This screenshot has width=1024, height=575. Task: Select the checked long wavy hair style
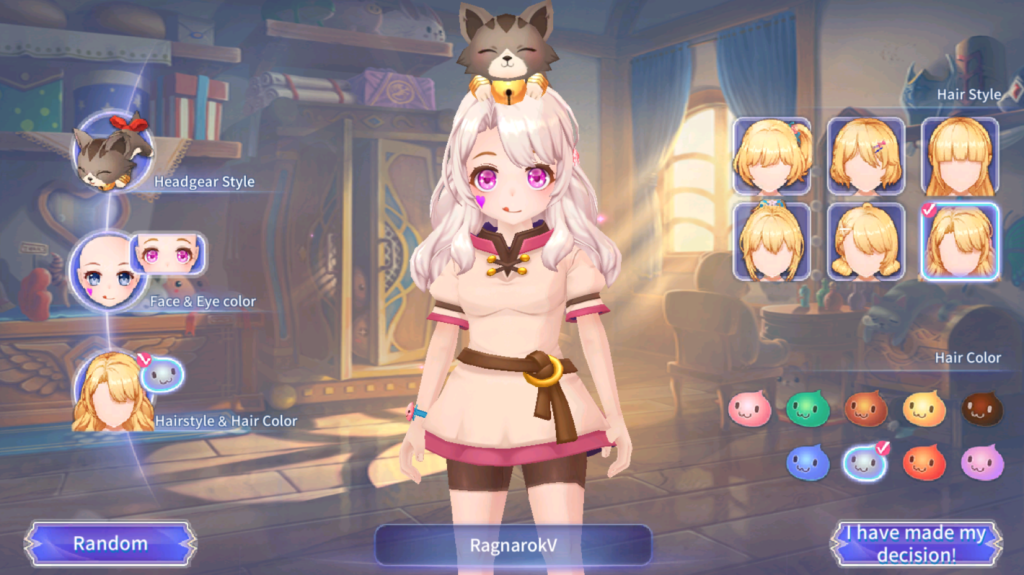(959, 242)
